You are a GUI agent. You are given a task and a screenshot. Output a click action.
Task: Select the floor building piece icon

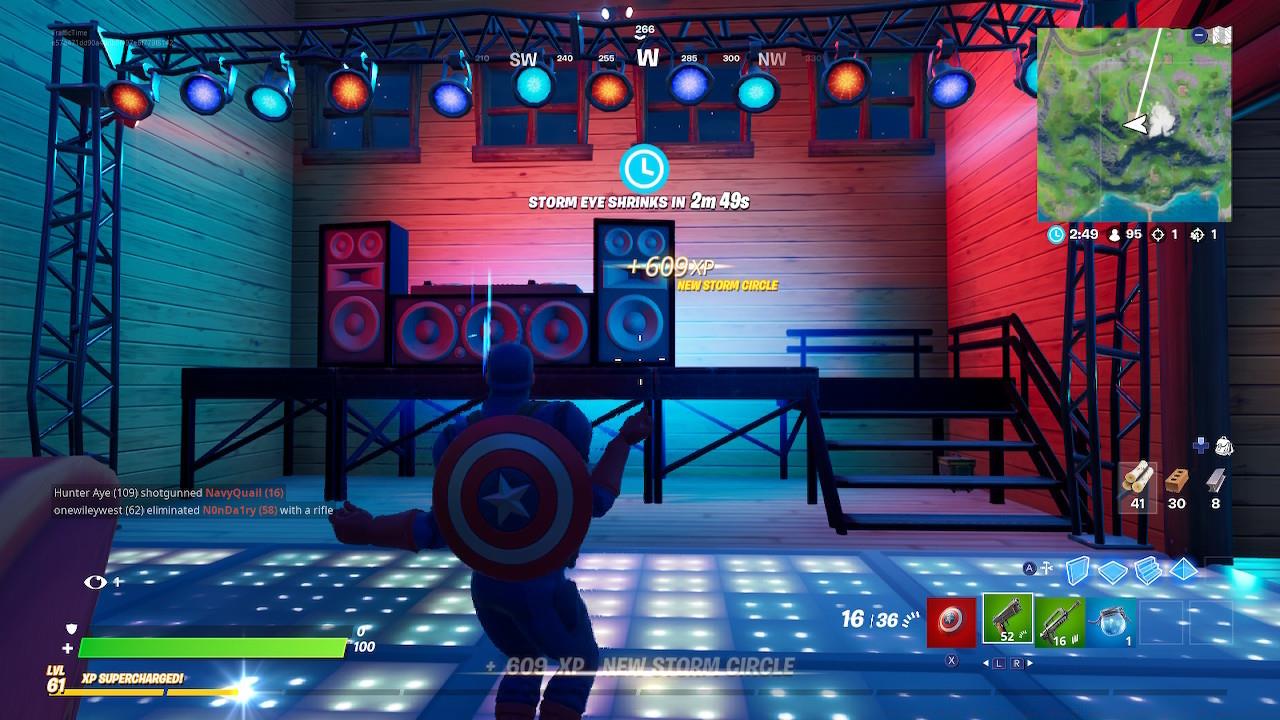click(x=1112, y=569)
